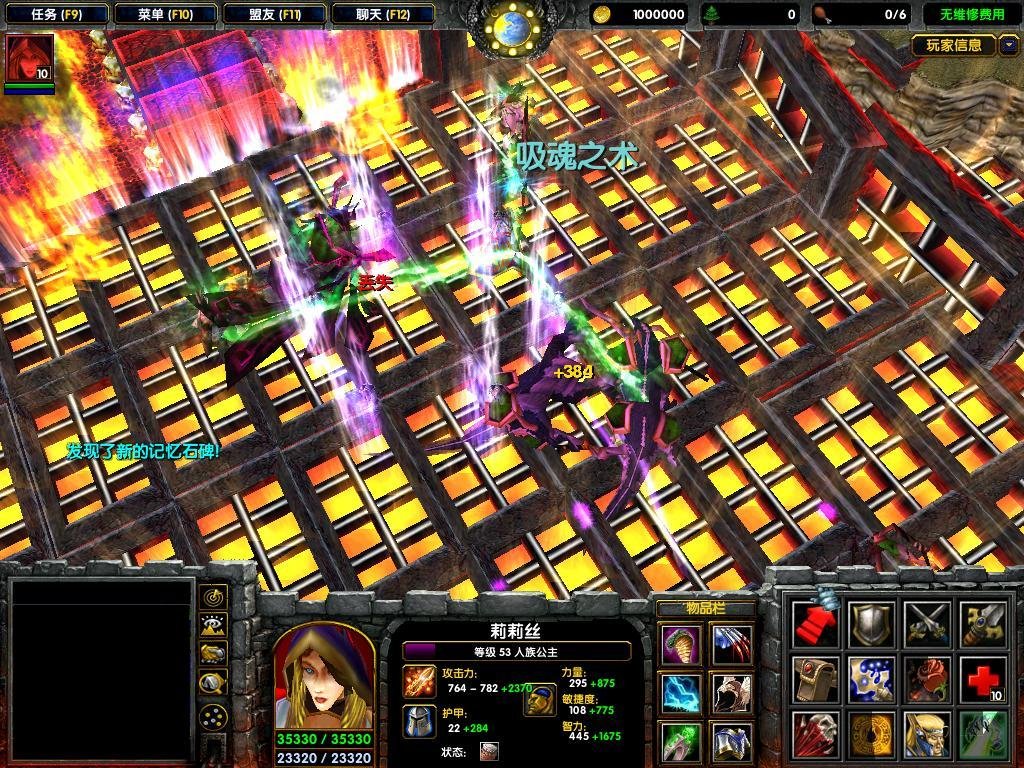Open the 任务 (F9) quests menu
The height and width of the screenshot is (768, 1024).
pos(55,14)
